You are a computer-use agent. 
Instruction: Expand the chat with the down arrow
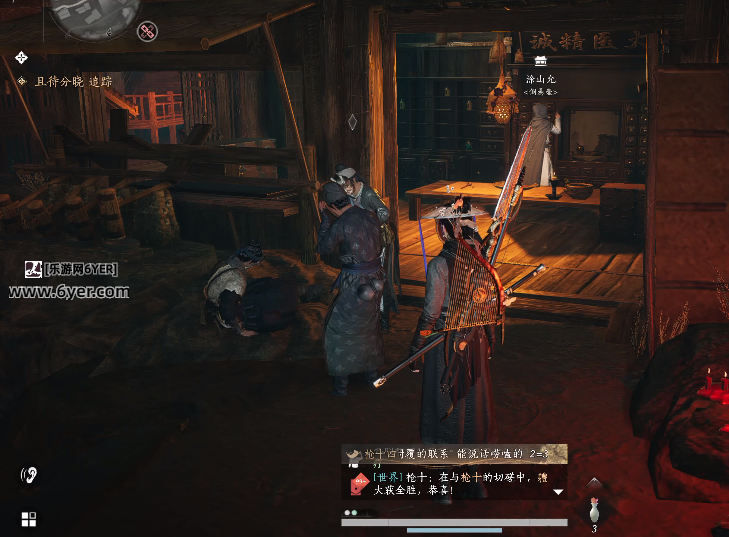[558, 492]
